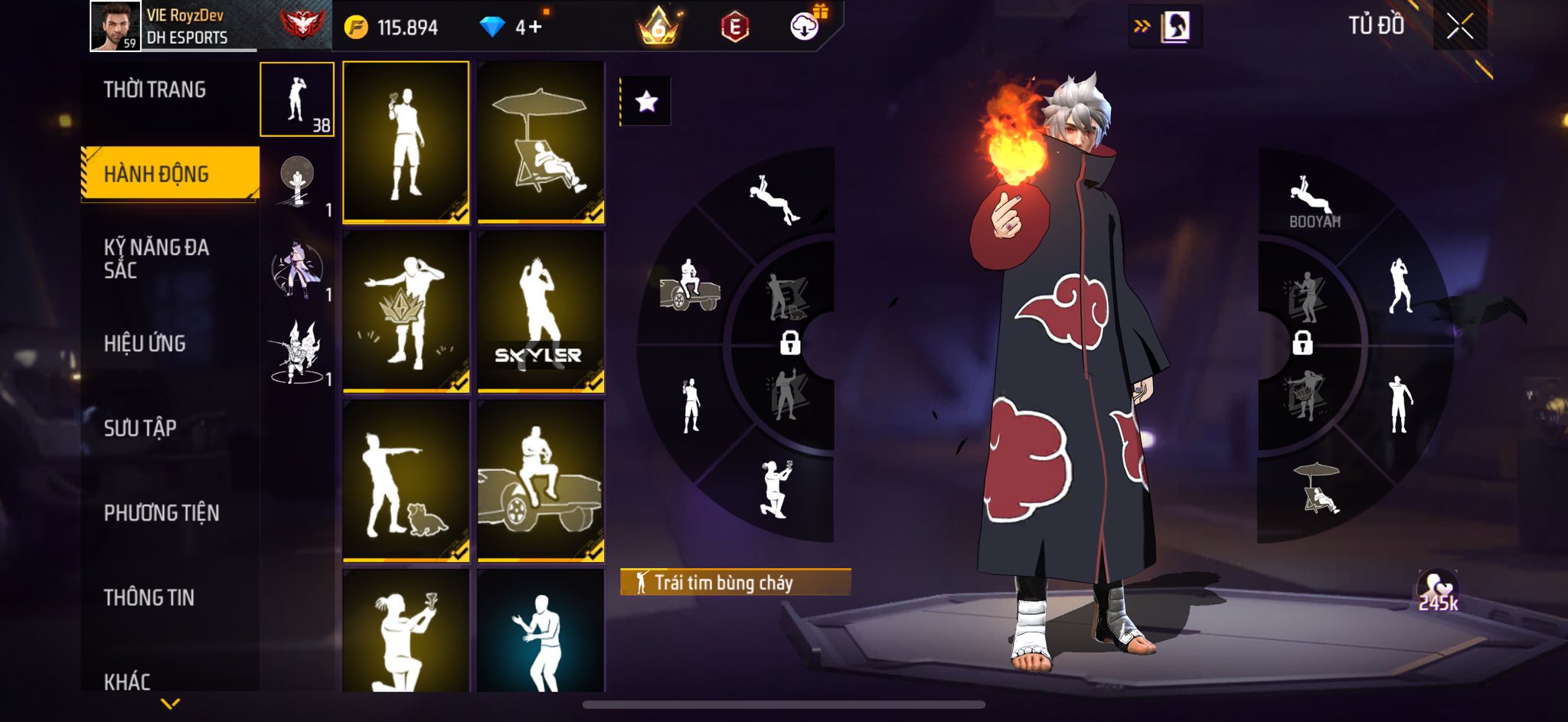Pick the Skyler emote tile
1568x722 pixels.
tap(541, 312)
